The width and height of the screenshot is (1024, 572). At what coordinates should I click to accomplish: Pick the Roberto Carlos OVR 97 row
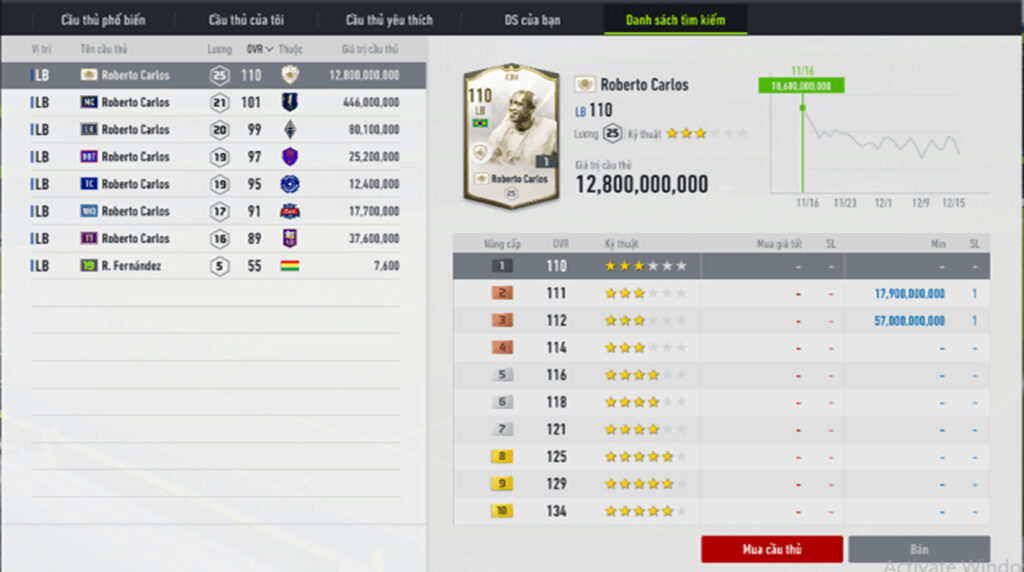pyautogui.click(x=214, y=156)
